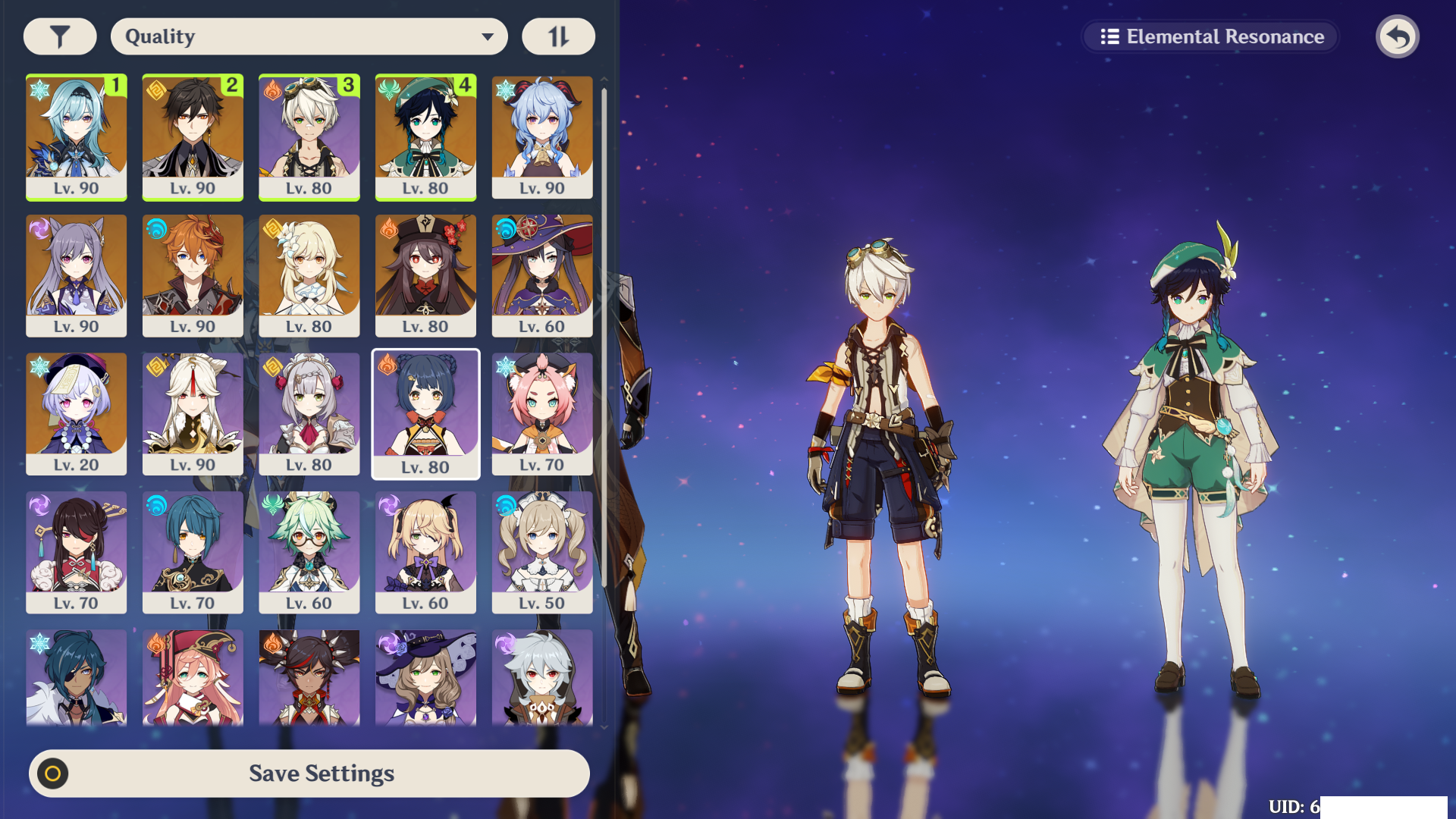This screenshot has height=819, width=1456.
Task: Select Tartaglia's Lv. 90 card
Action: coord(193,275)
